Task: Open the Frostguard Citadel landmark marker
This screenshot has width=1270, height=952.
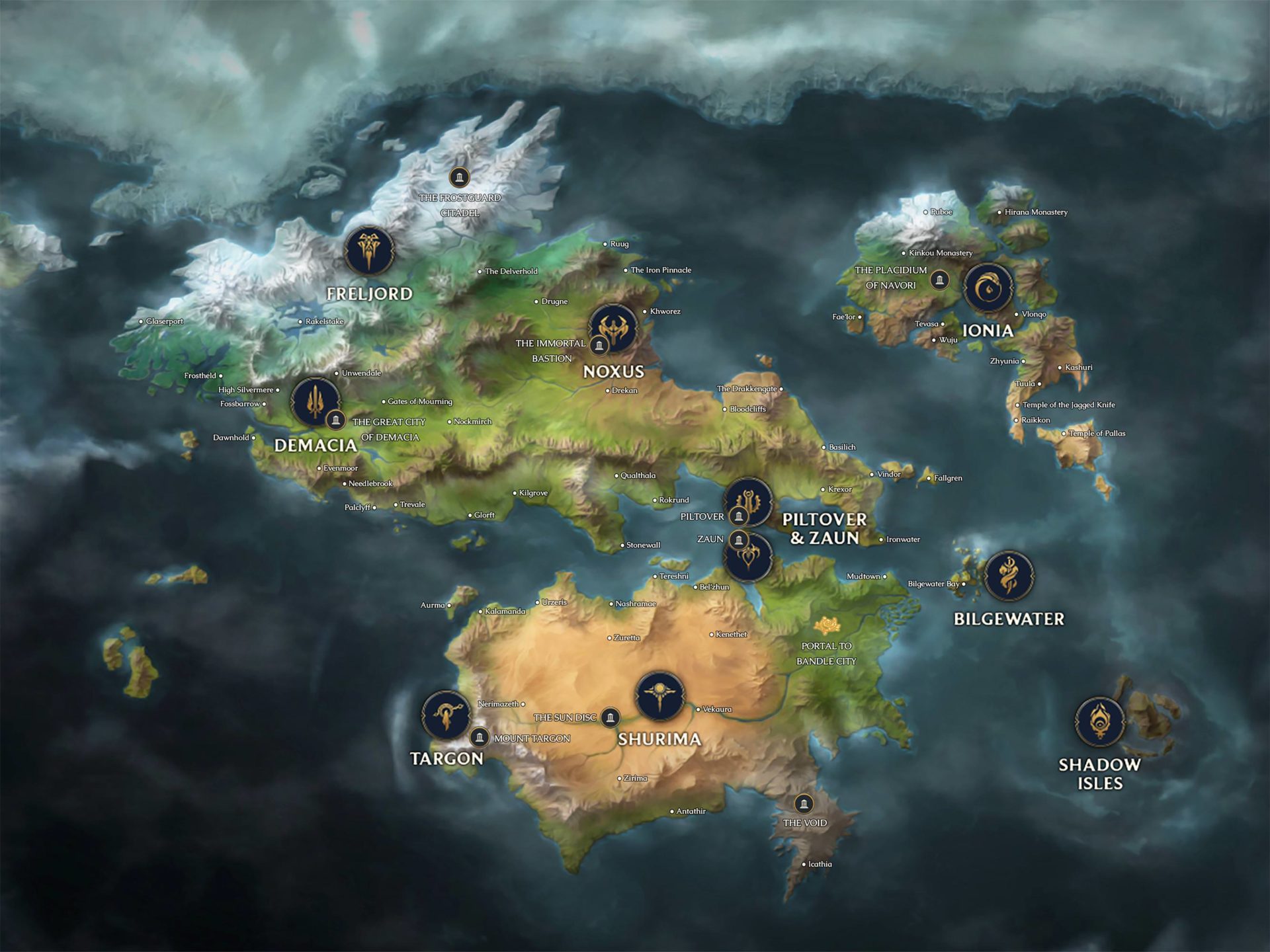Action: [459, 177]
